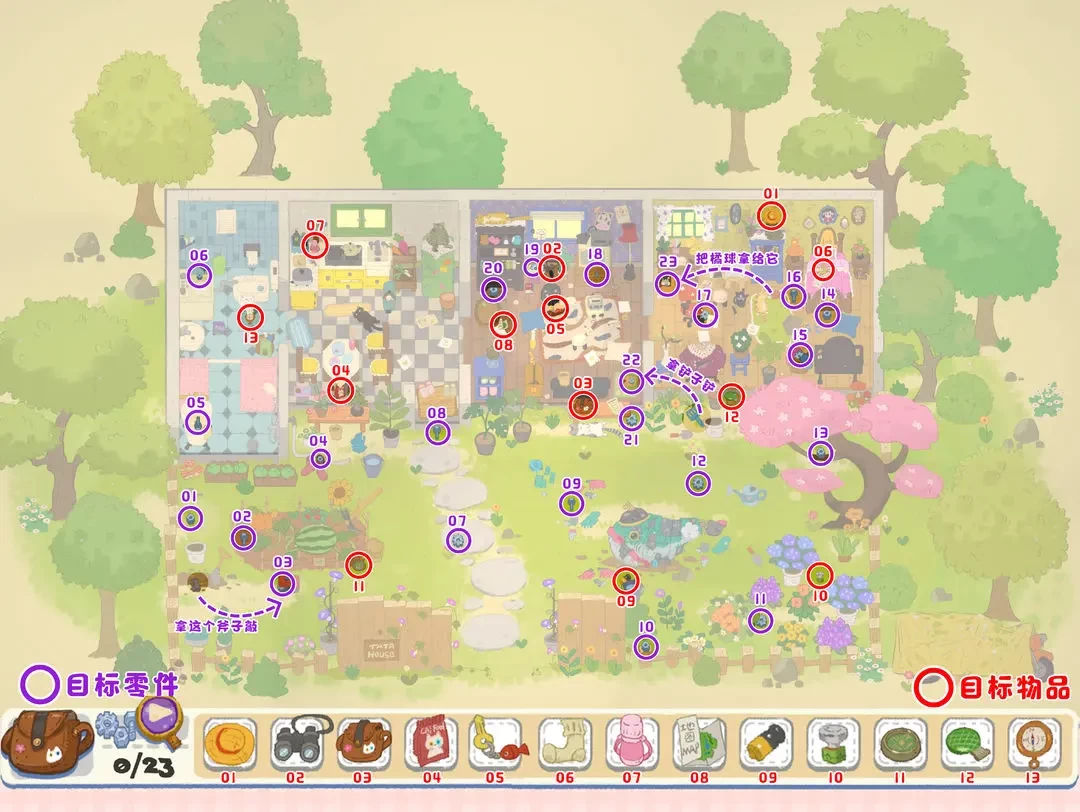Image resolution: width=1080 pixels, height=812 pixels.
Task: Choose the binoculars item slot
Action: point(296,744)
